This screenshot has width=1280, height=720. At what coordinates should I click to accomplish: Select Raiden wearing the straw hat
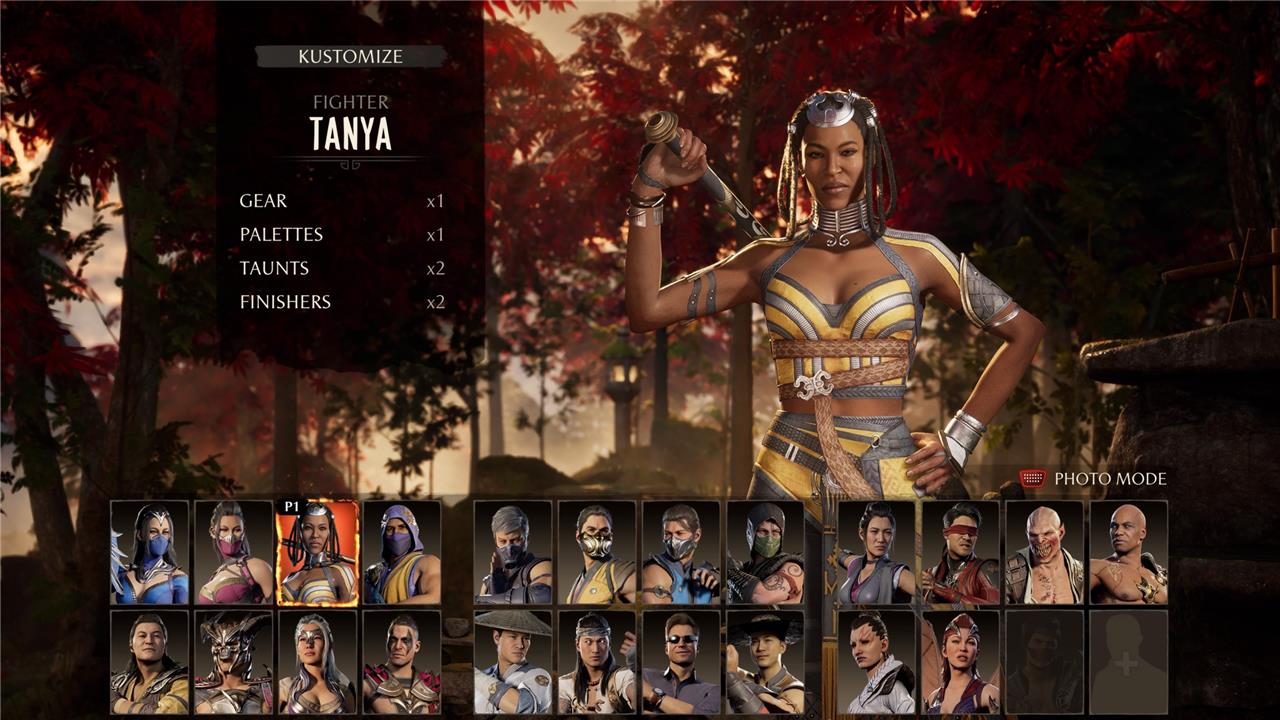(x=513, y=662)
